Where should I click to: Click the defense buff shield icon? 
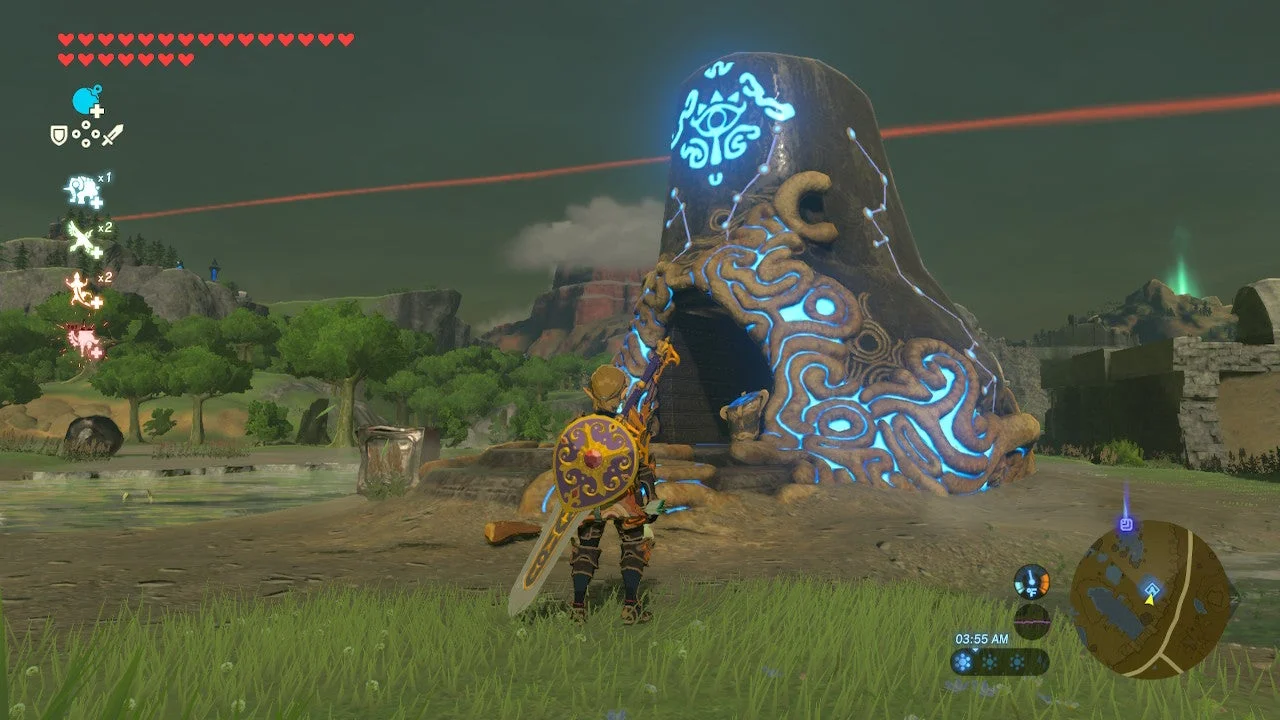tap(59, 134)
